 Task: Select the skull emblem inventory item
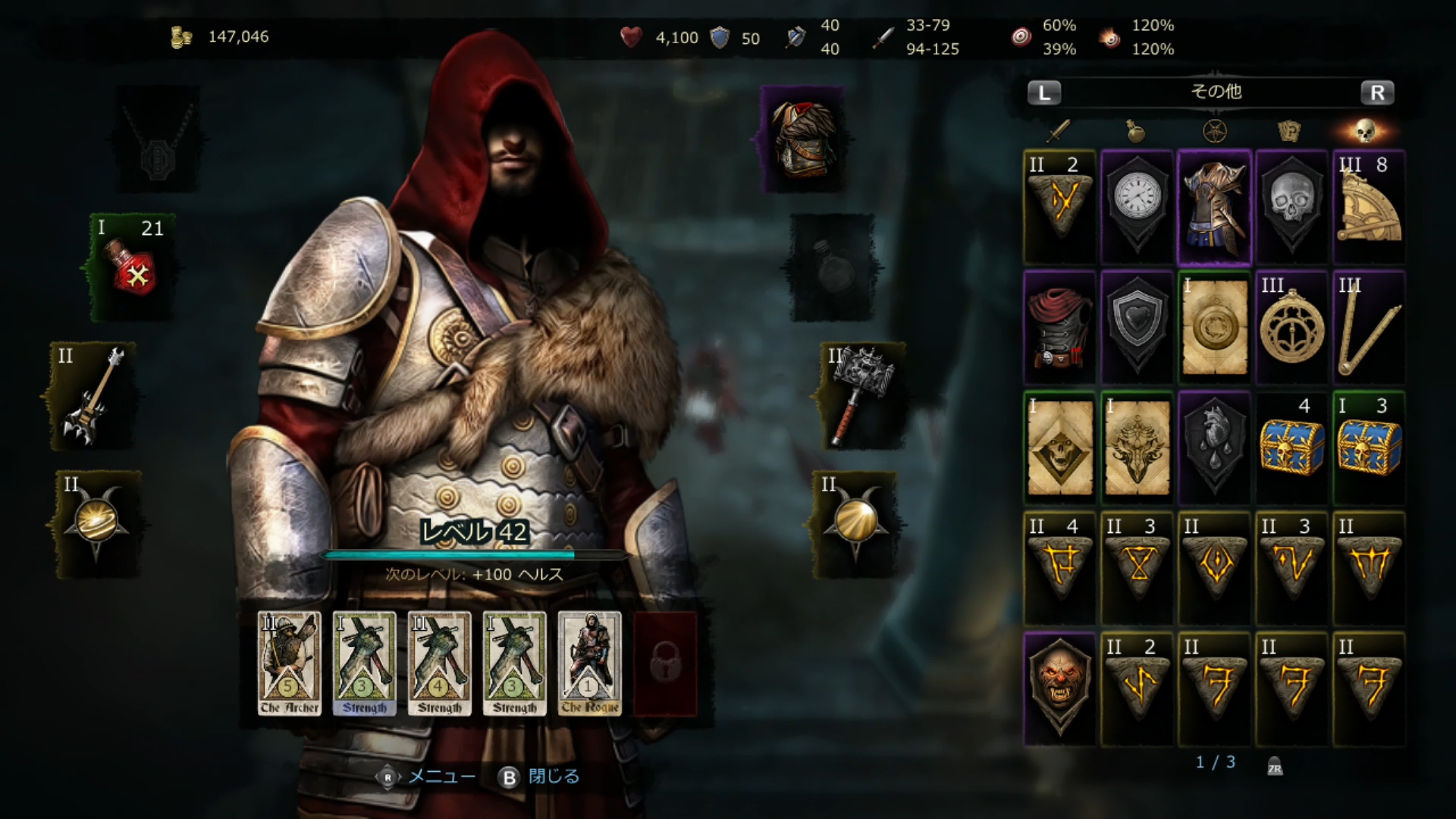coord(1291,203)
